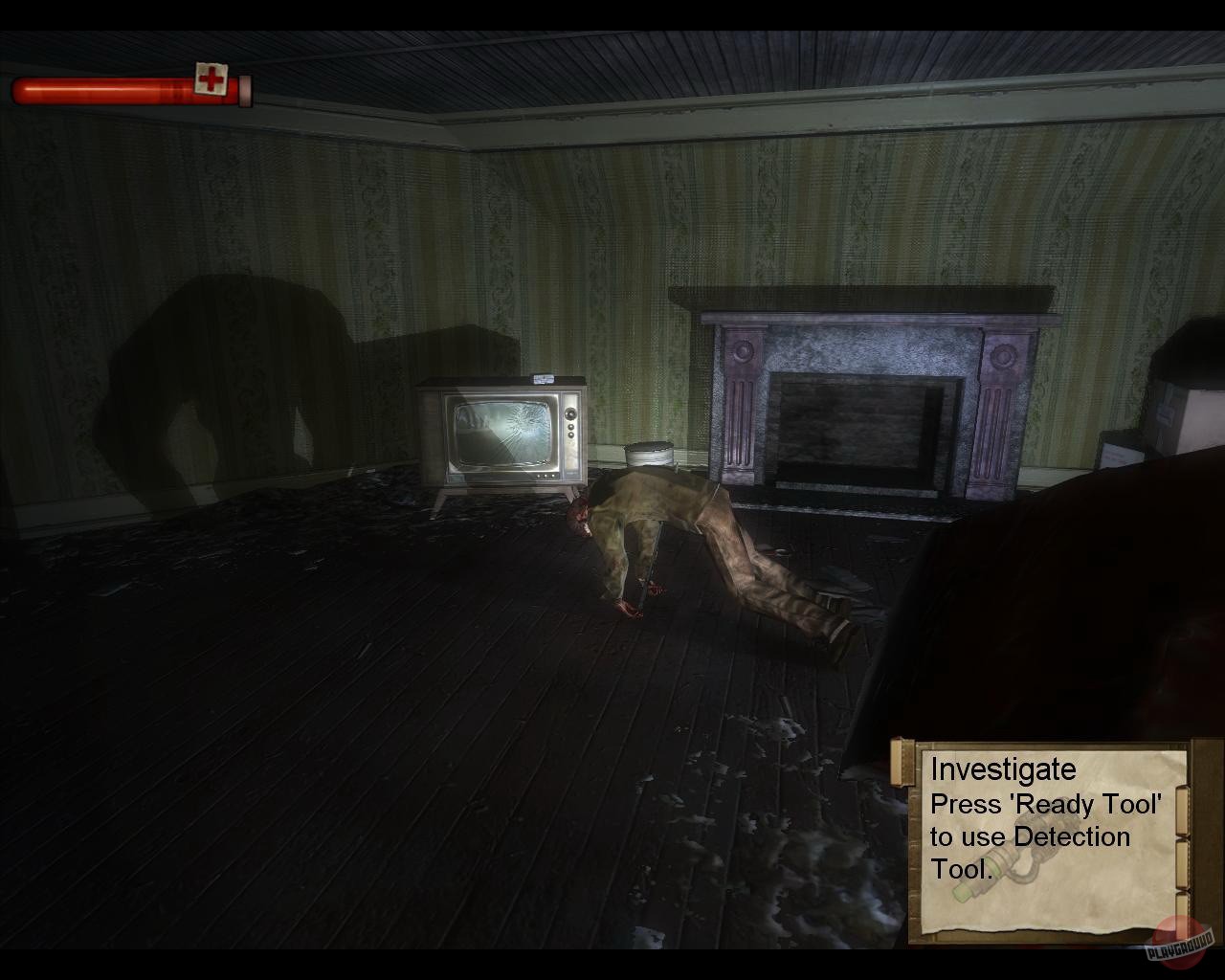Select the Investigate heading on the note
Image resolution: width=1225 pixels, height=980 pixels.
(x=1003, y=768)
